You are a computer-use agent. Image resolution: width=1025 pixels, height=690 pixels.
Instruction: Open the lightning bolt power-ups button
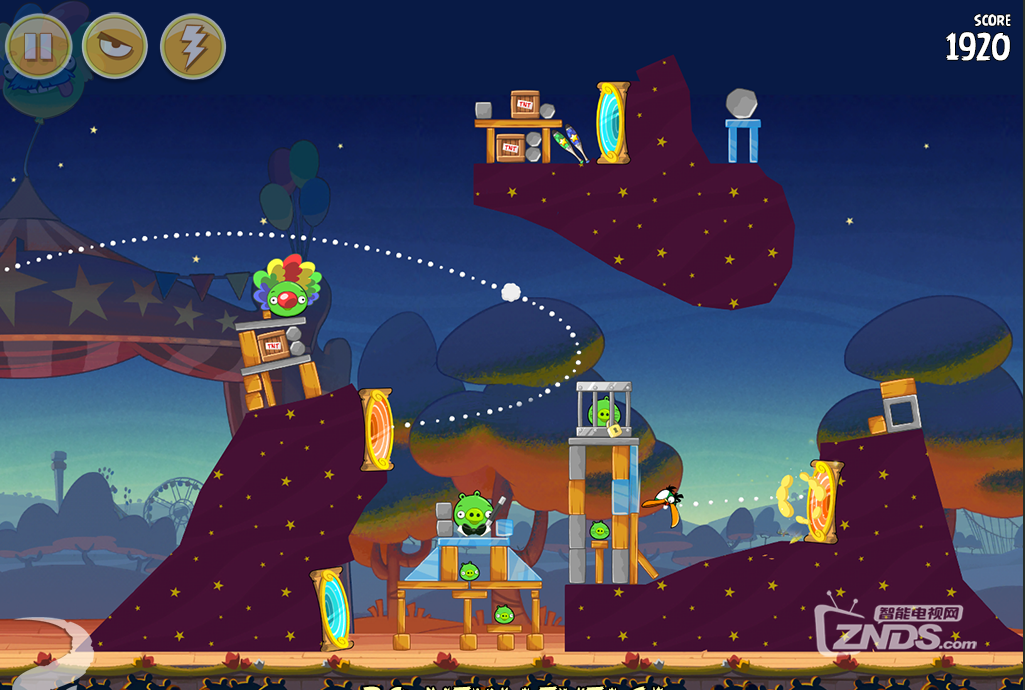(193, 46)
